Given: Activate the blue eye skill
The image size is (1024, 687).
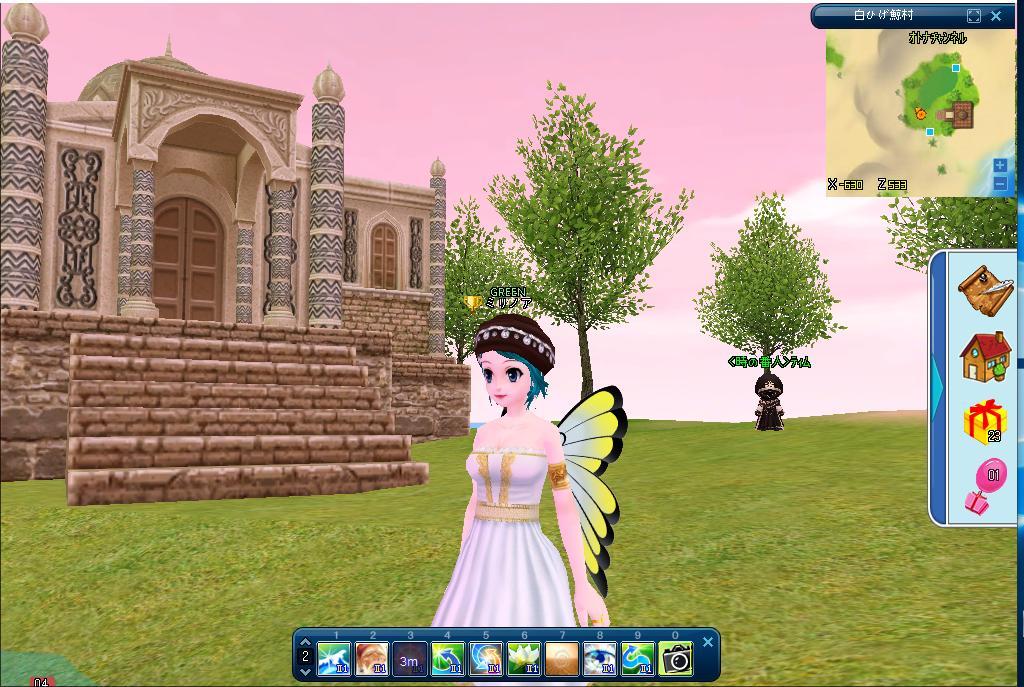Looking at the screenshot, I should point(599,659).
